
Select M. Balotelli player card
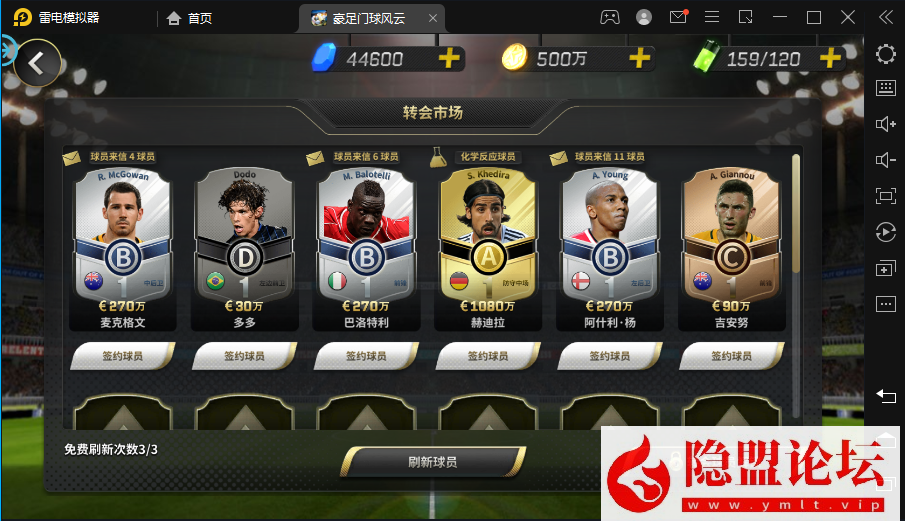click(x=366, y=240)
